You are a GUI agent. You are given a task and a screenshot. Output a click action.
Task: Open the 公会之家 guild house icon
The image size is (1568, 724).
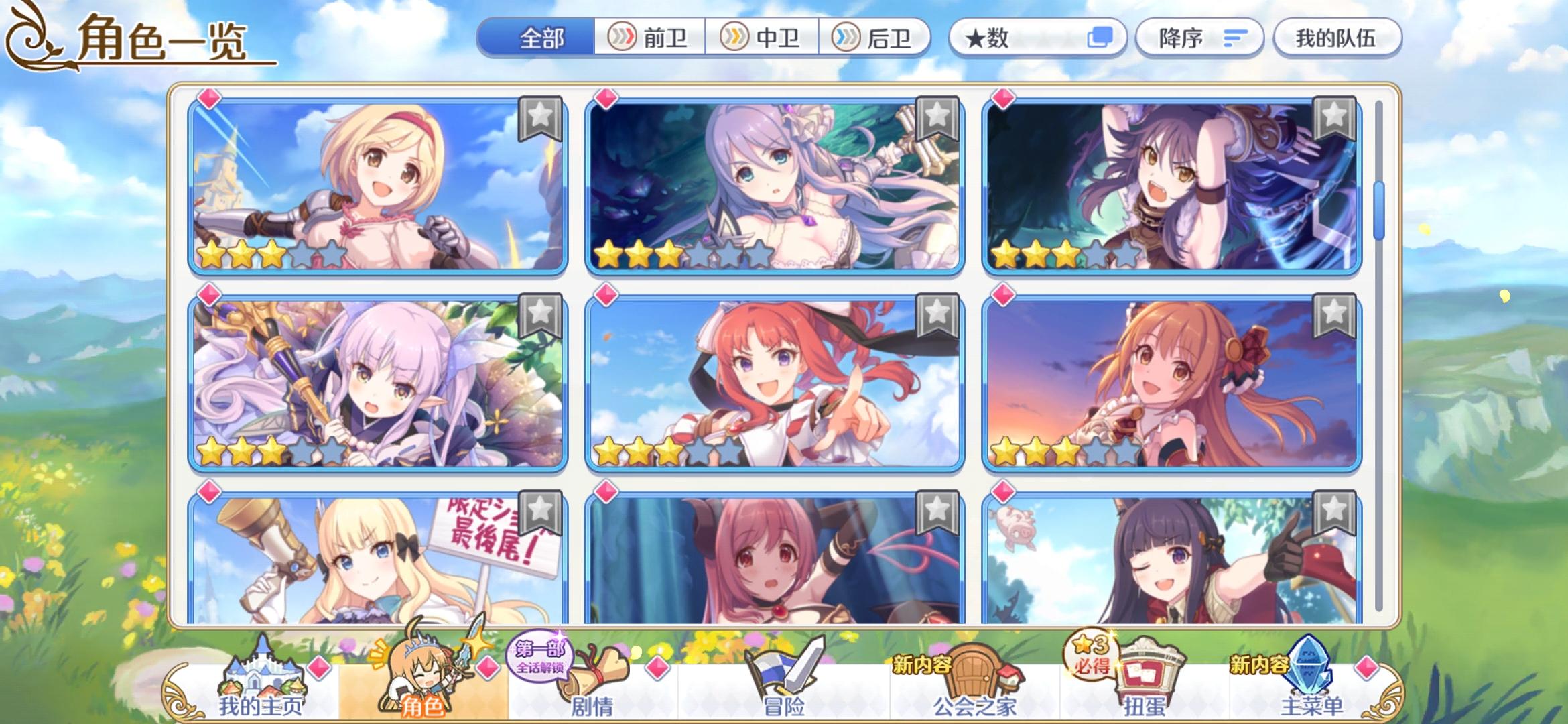pyautogui.click(x=974, y=670)
